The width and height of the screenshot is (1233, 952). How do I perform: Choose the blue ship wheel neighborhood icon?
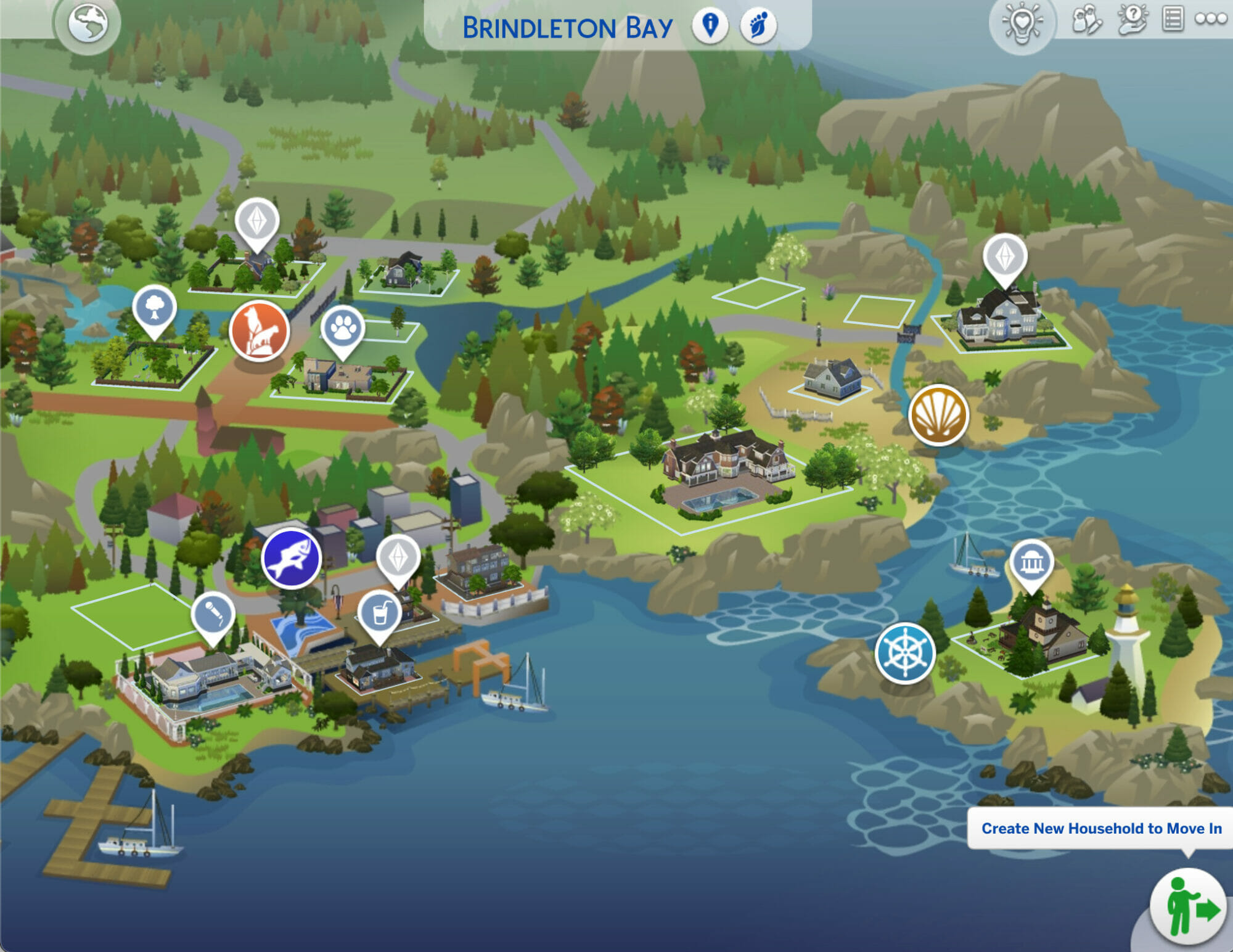[905, 653]
